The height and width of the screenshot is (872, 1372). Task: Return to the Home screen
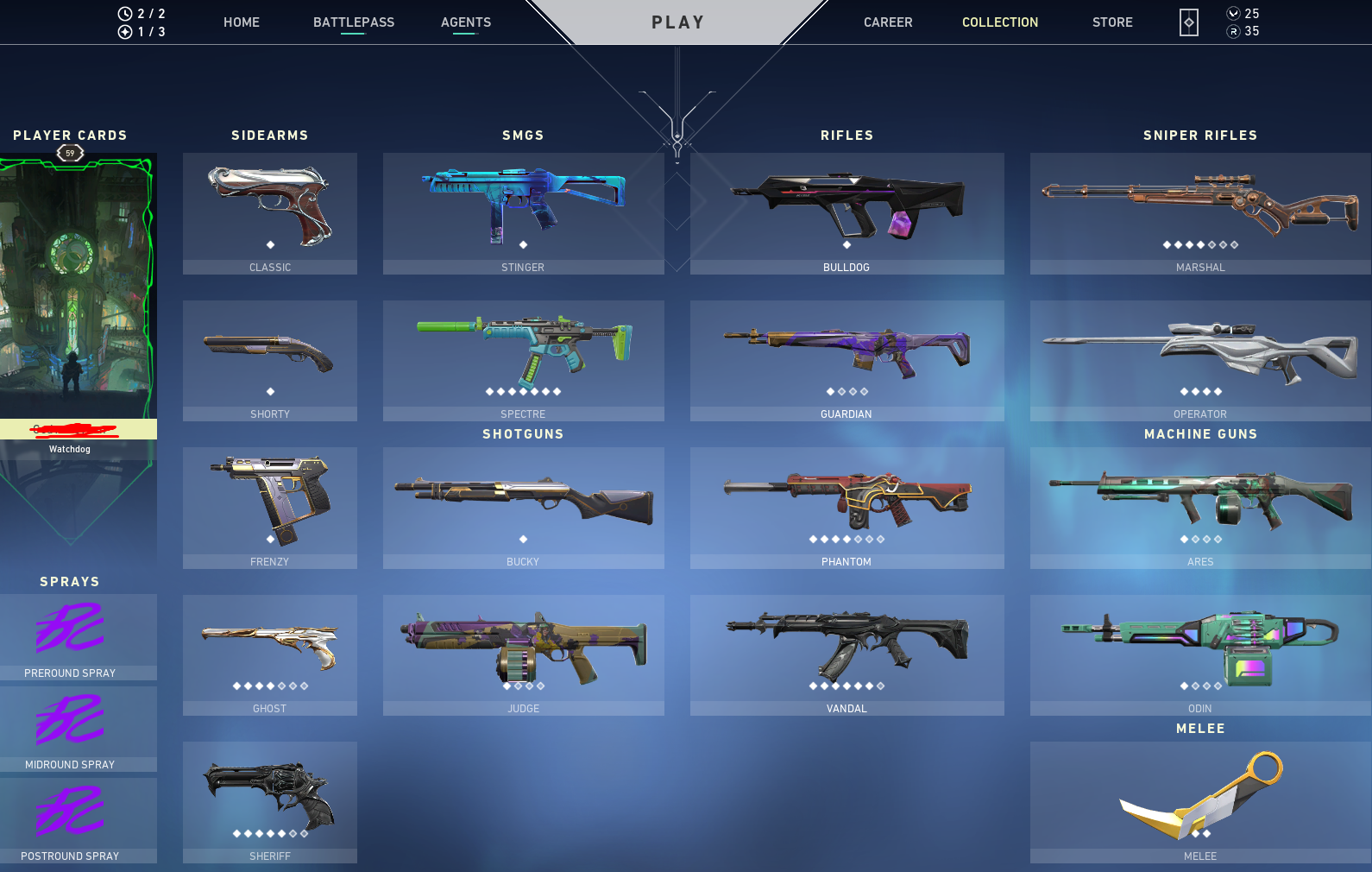(x=241, y=22)
